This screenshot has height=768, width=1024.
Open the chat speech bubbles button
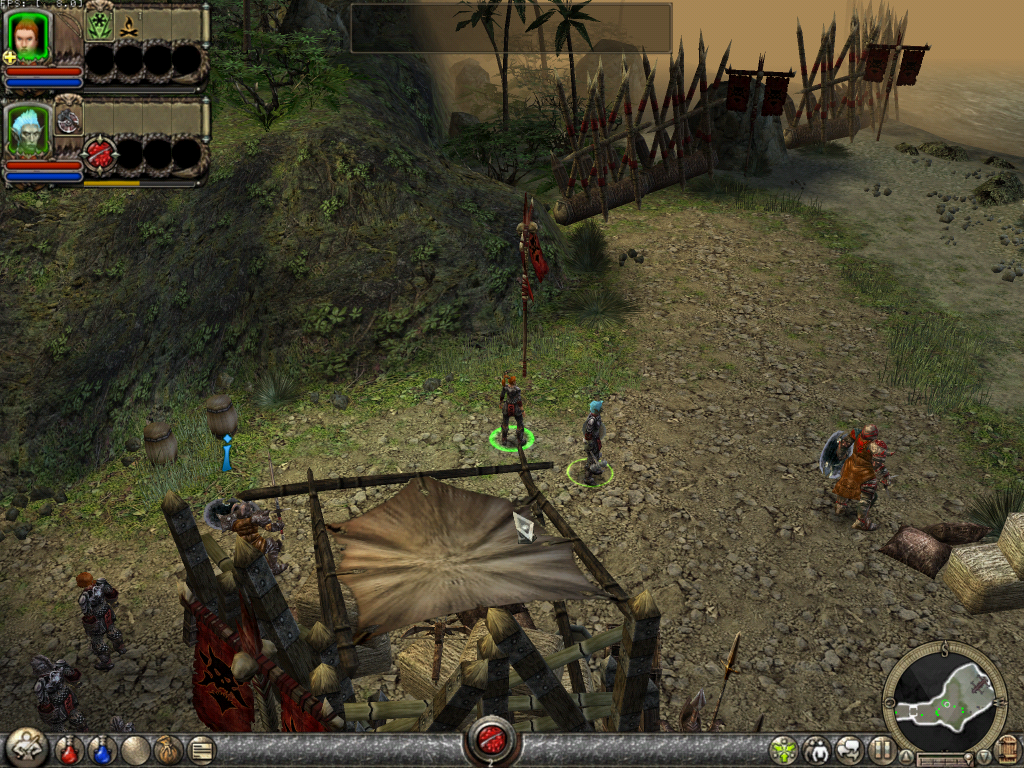850,749
